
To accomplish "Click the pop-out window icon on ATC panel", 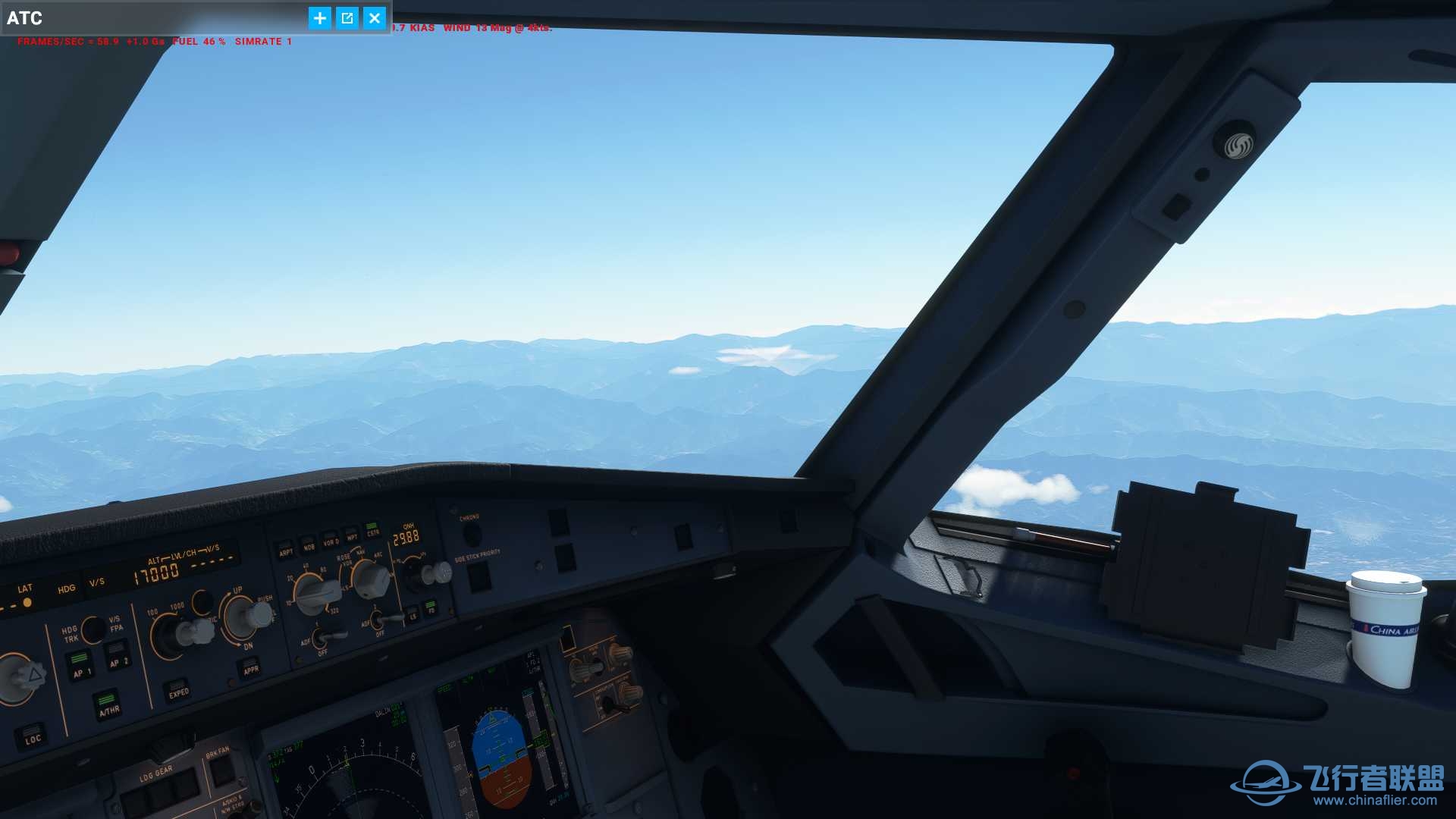I will 347,18.
